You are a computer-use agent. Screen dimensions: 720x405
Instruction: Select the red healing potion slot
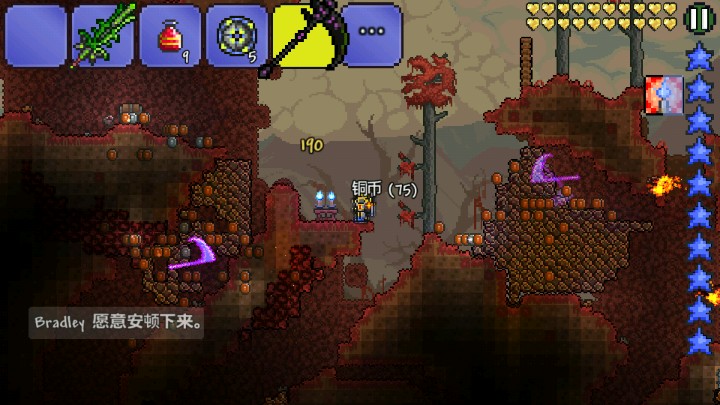pos(170,35)
